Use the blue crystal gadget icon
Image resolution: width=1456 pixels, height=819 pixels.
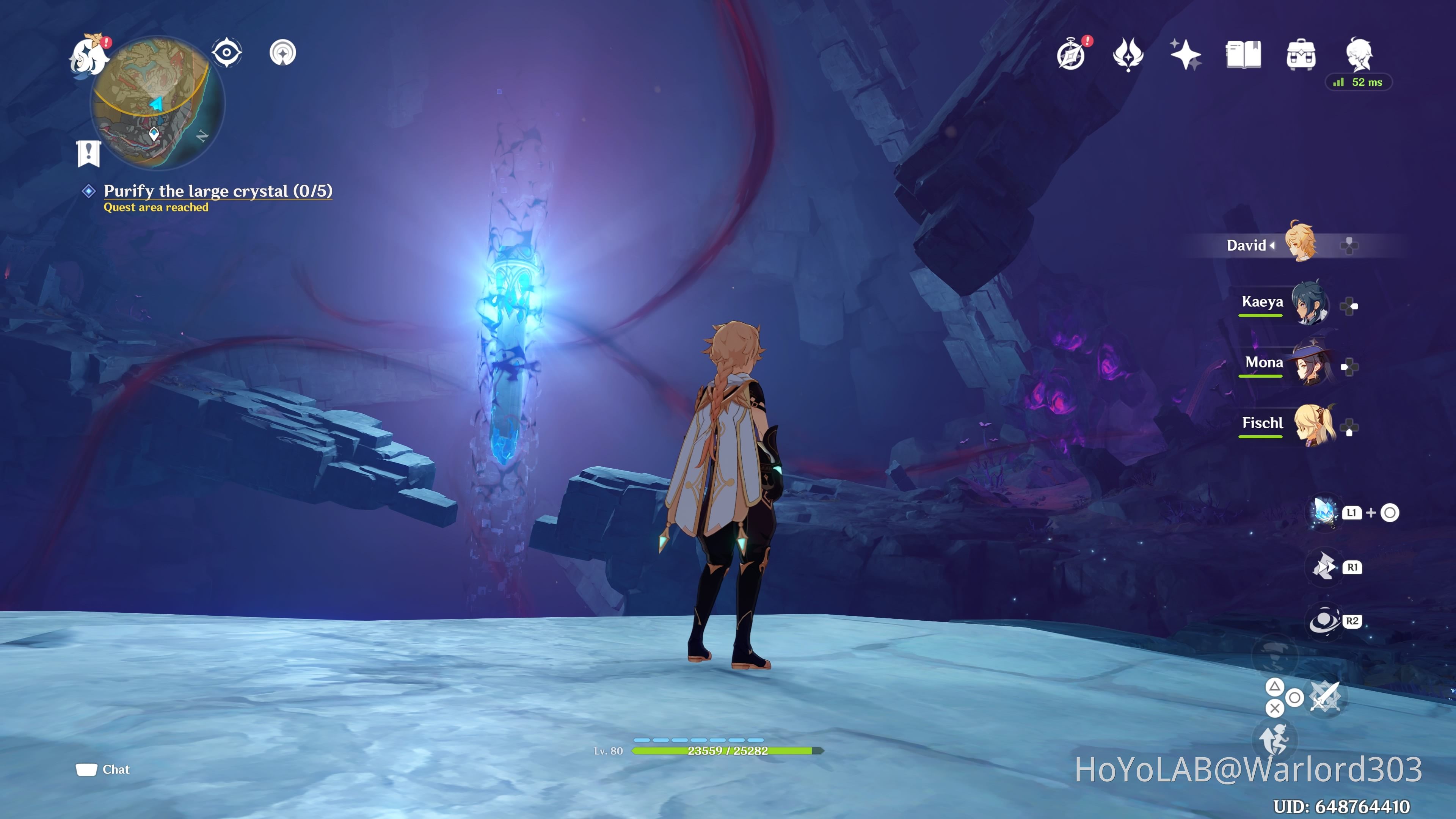(x=1324, y=512)
